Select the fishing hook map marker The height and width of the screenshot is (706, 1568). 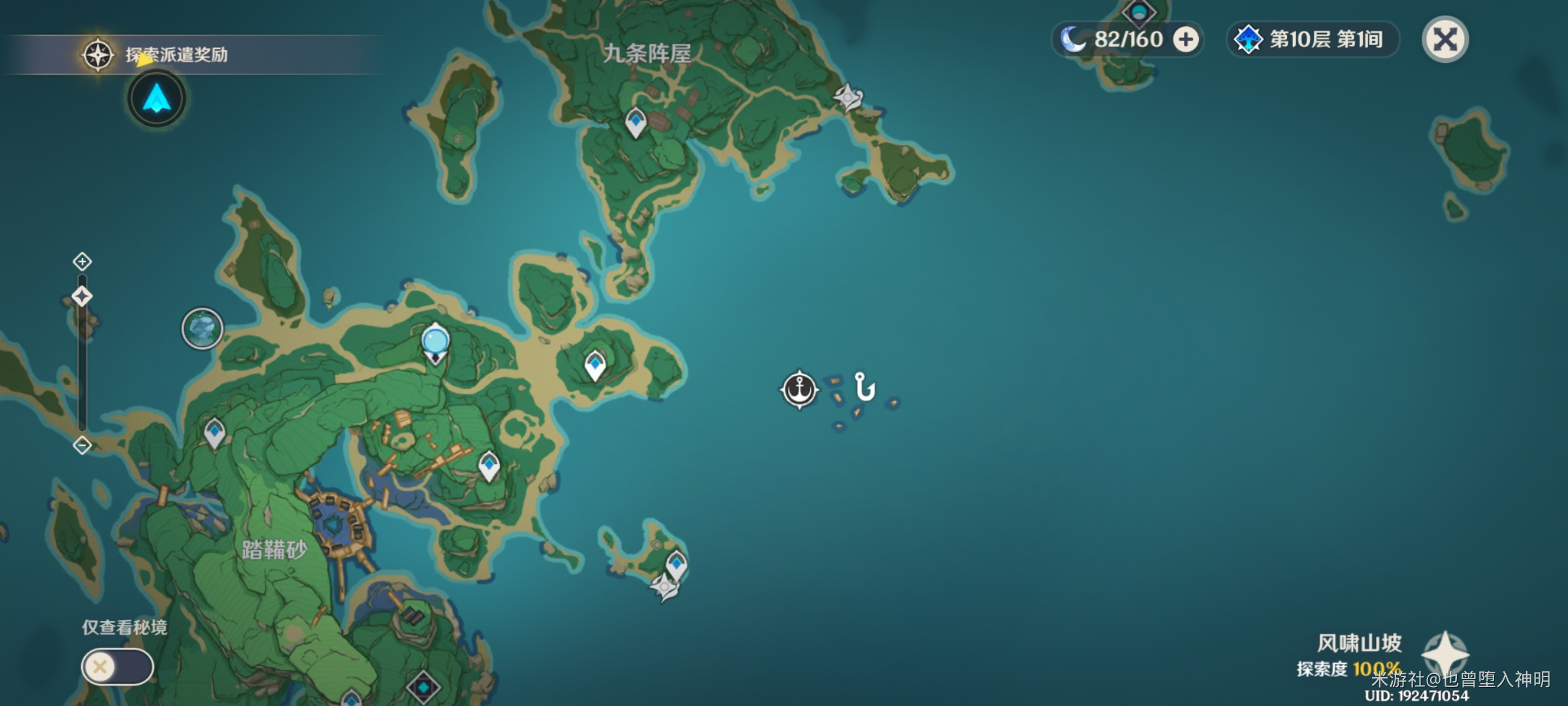point(864,387)
